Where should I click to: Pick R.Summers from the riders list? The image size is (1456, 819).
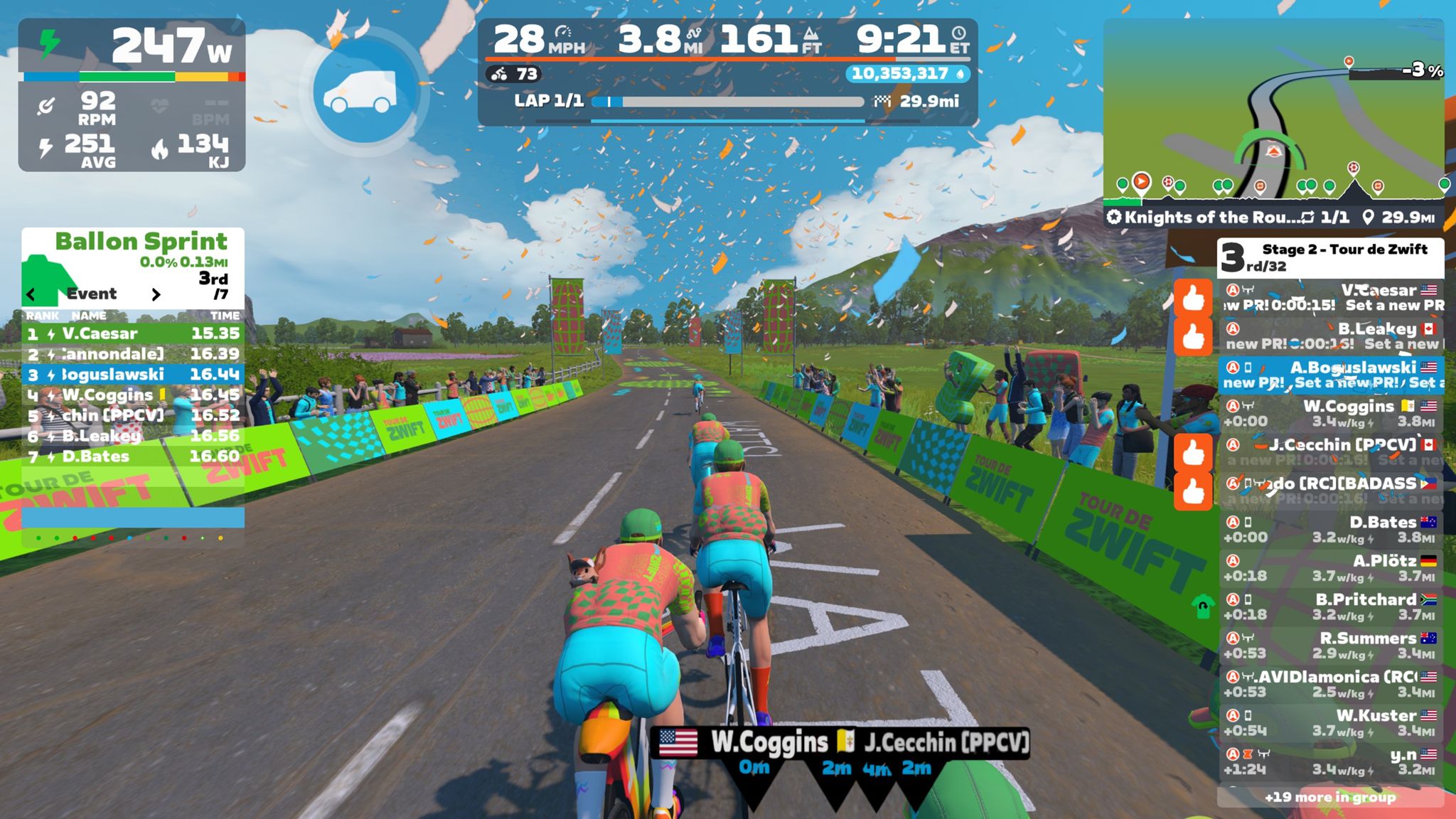point(1331,645)
